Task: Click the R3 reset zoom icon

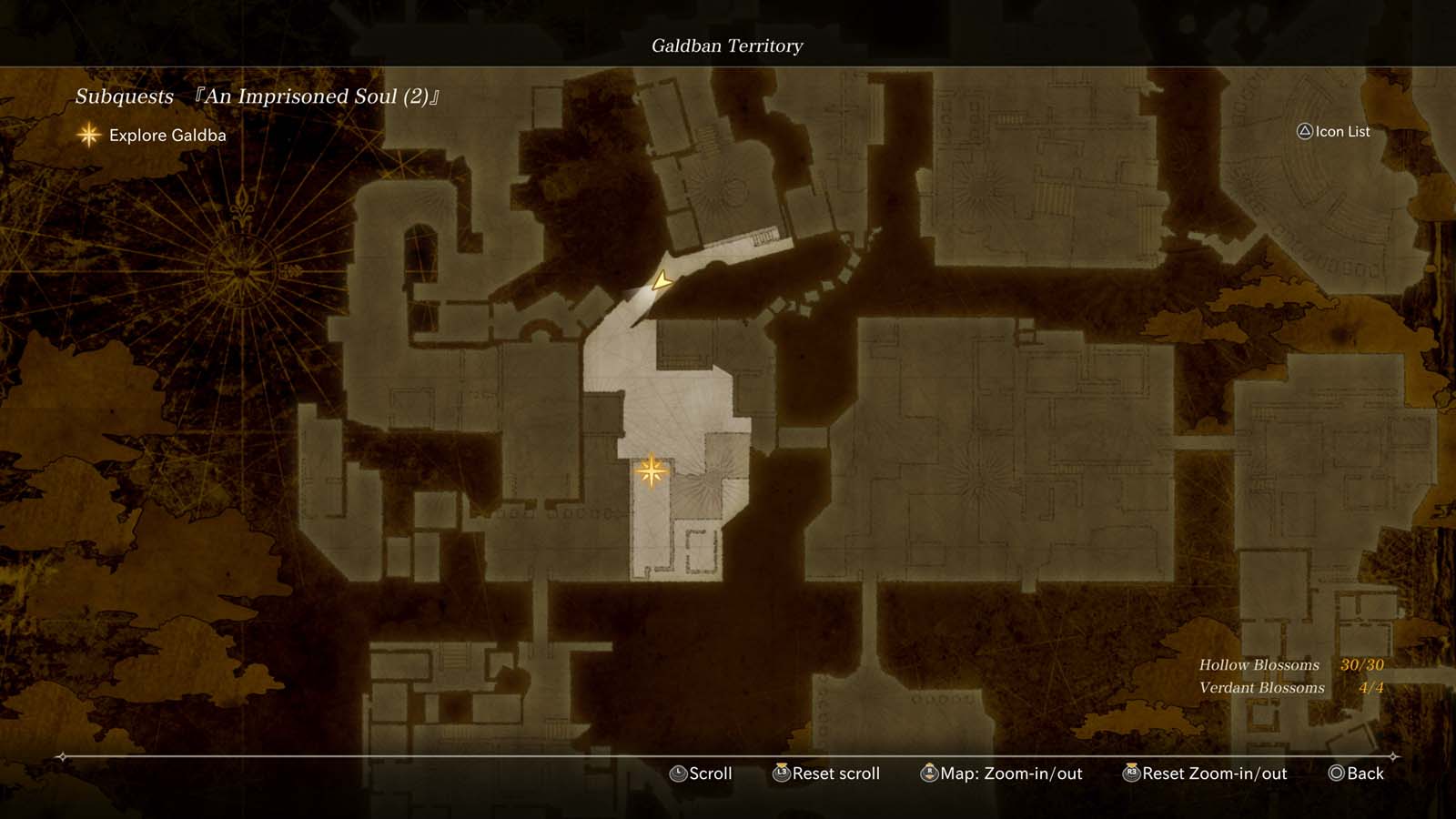Action: coord(1132,773)
